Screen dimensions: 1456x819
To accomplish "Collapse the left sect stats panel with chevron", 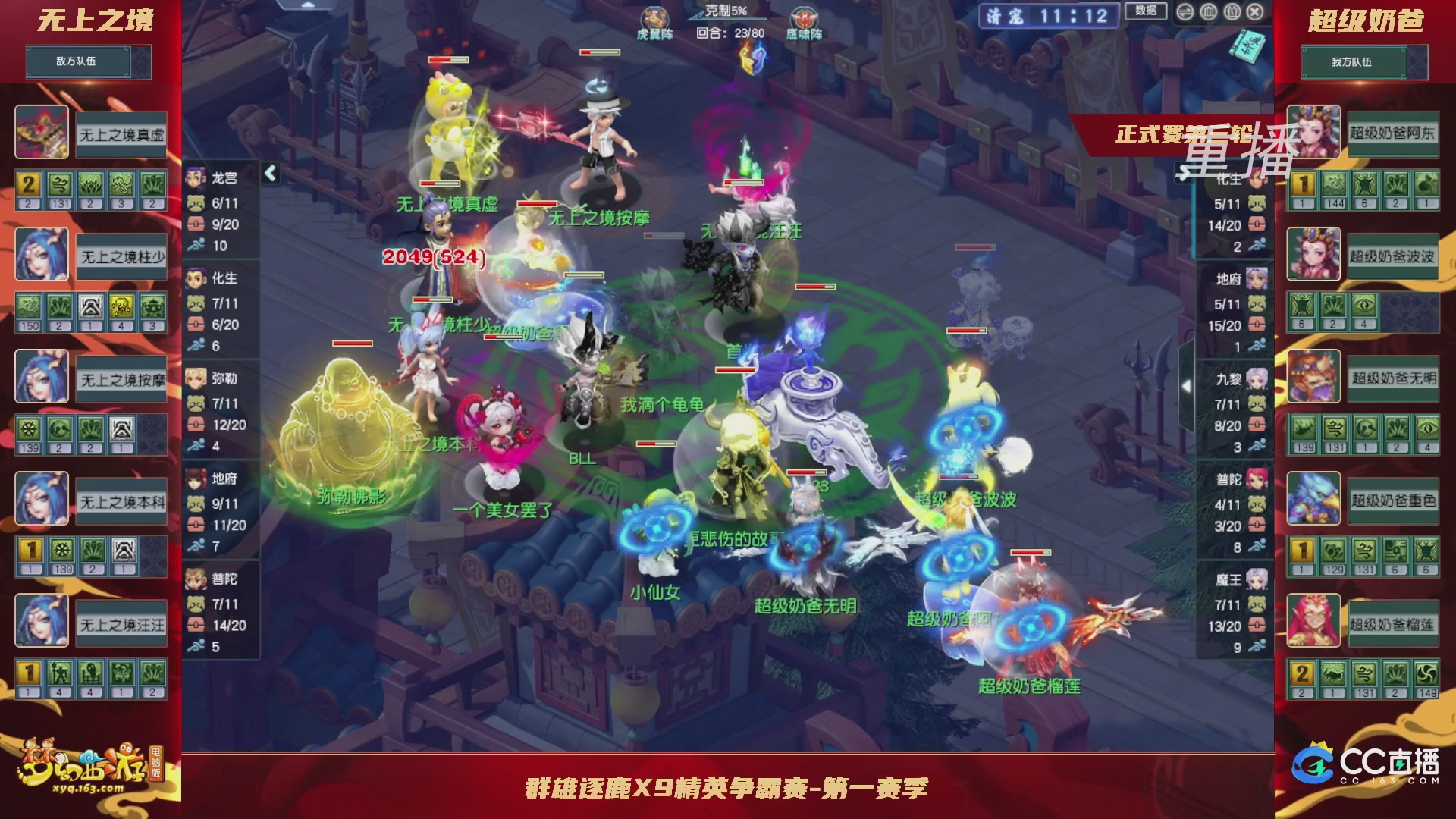I will 270,172.
